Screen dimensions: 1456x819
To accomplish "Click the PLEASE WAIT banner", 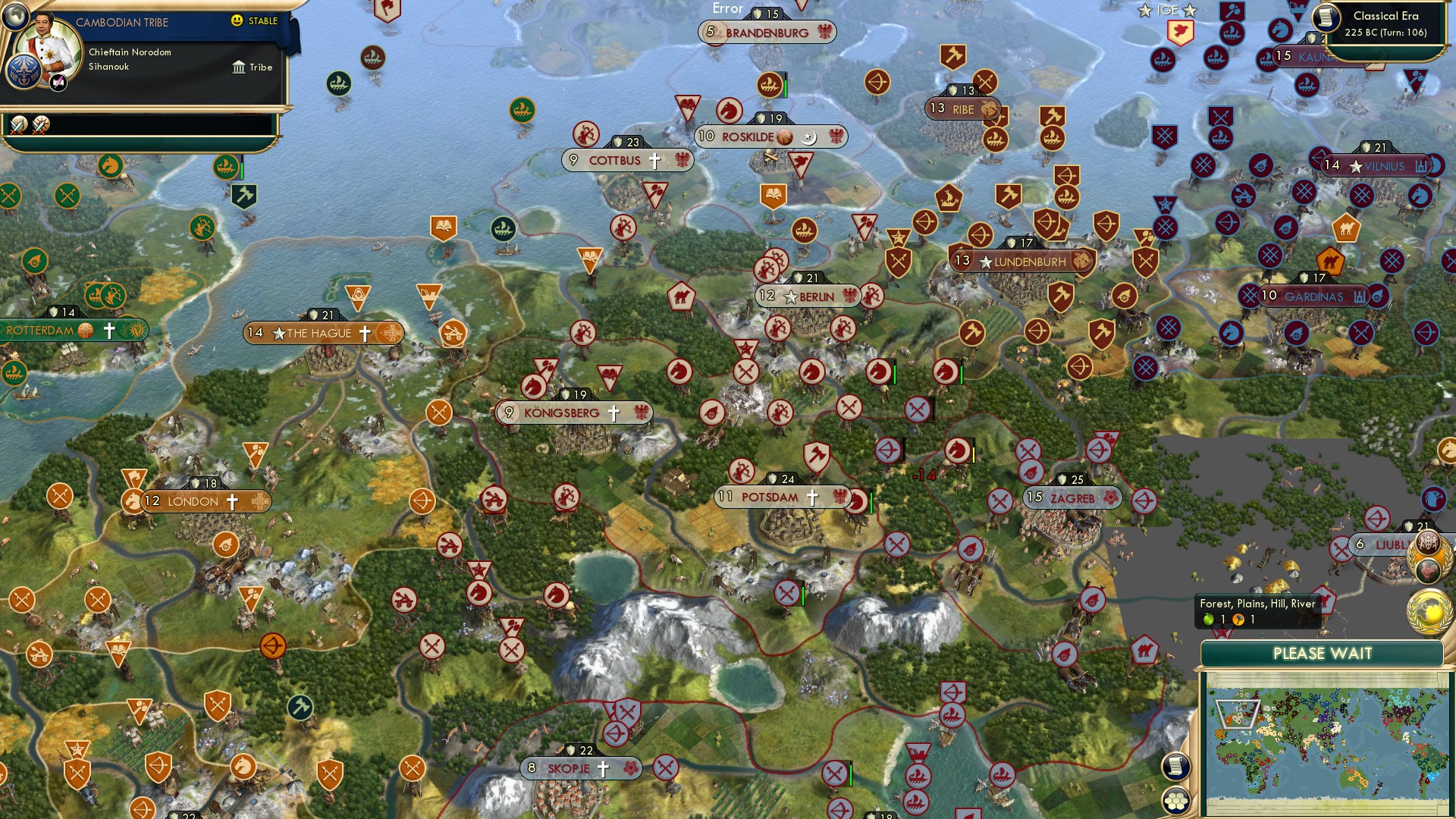I will [1323, 653].
